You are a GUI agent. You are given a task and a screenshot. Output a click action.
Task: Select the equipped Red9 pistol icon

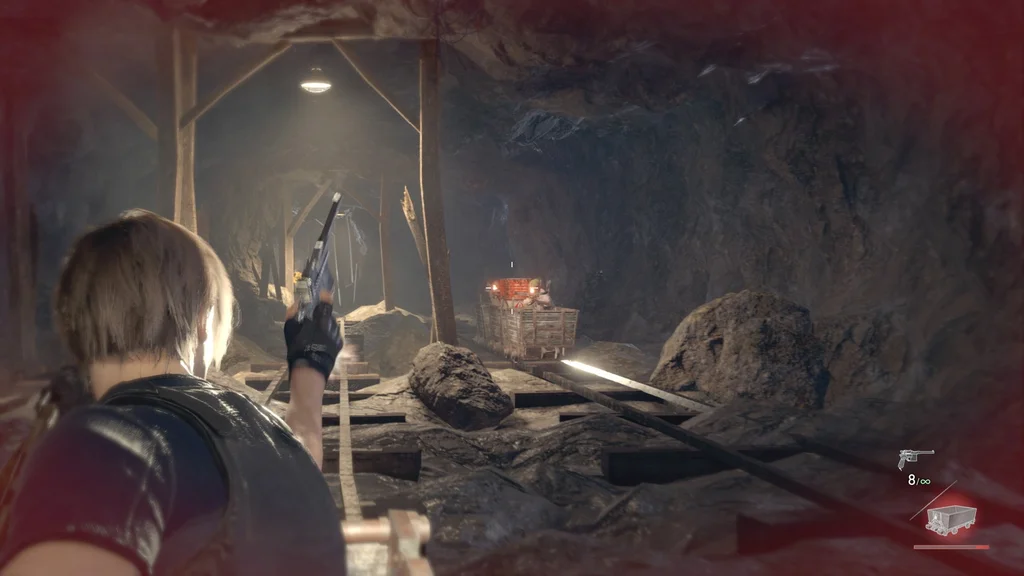(x=915, y=458)
